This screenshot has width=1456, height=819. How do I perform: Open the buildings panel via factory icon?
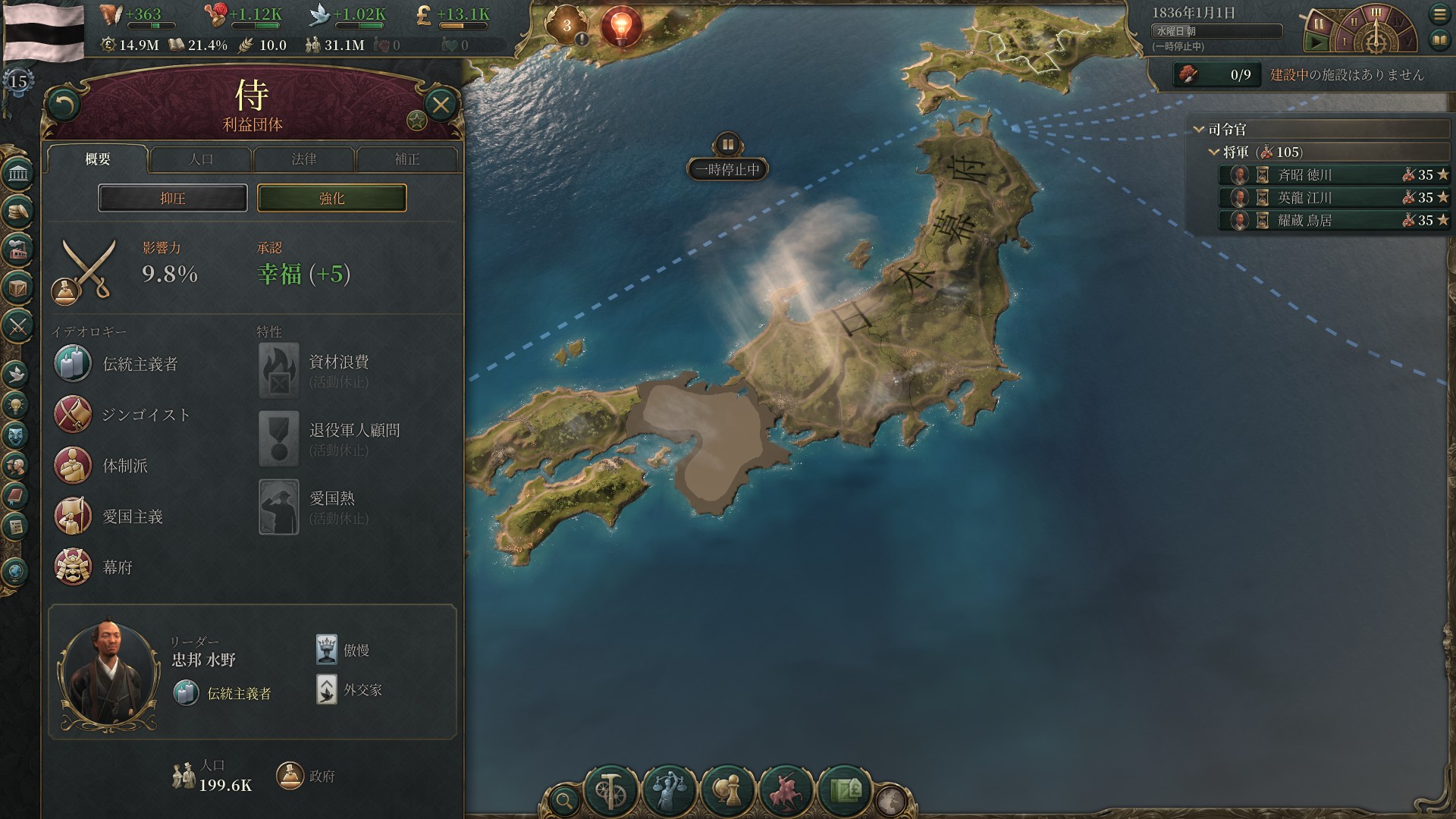(17, 249)
